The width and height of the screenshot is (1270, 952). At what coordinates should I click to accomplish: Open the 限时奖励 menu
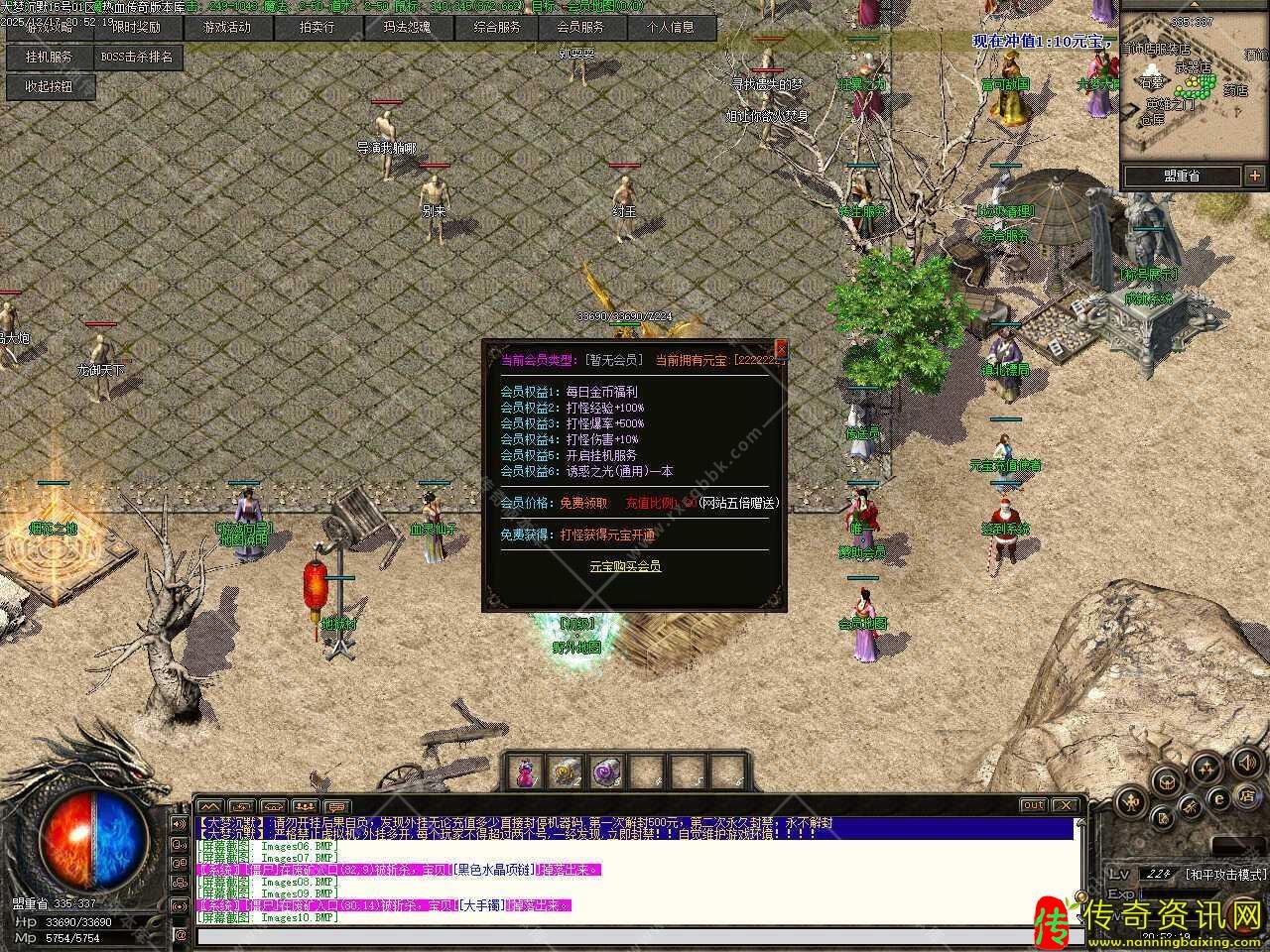point(137,28)
